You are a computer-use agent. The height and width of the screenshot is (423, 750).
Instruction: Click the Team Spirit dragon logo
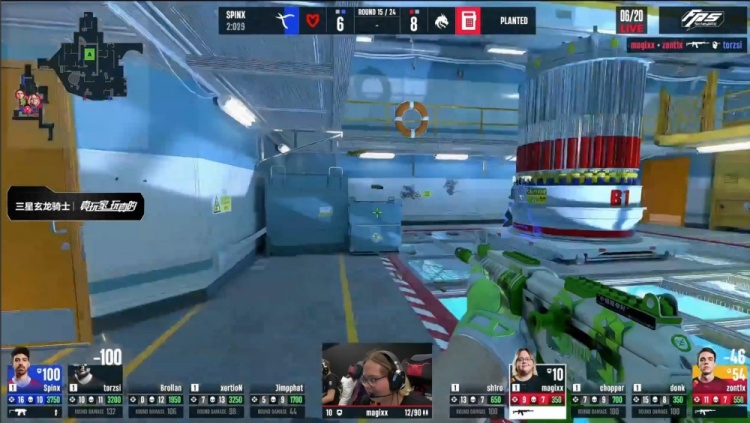[440, 21]
